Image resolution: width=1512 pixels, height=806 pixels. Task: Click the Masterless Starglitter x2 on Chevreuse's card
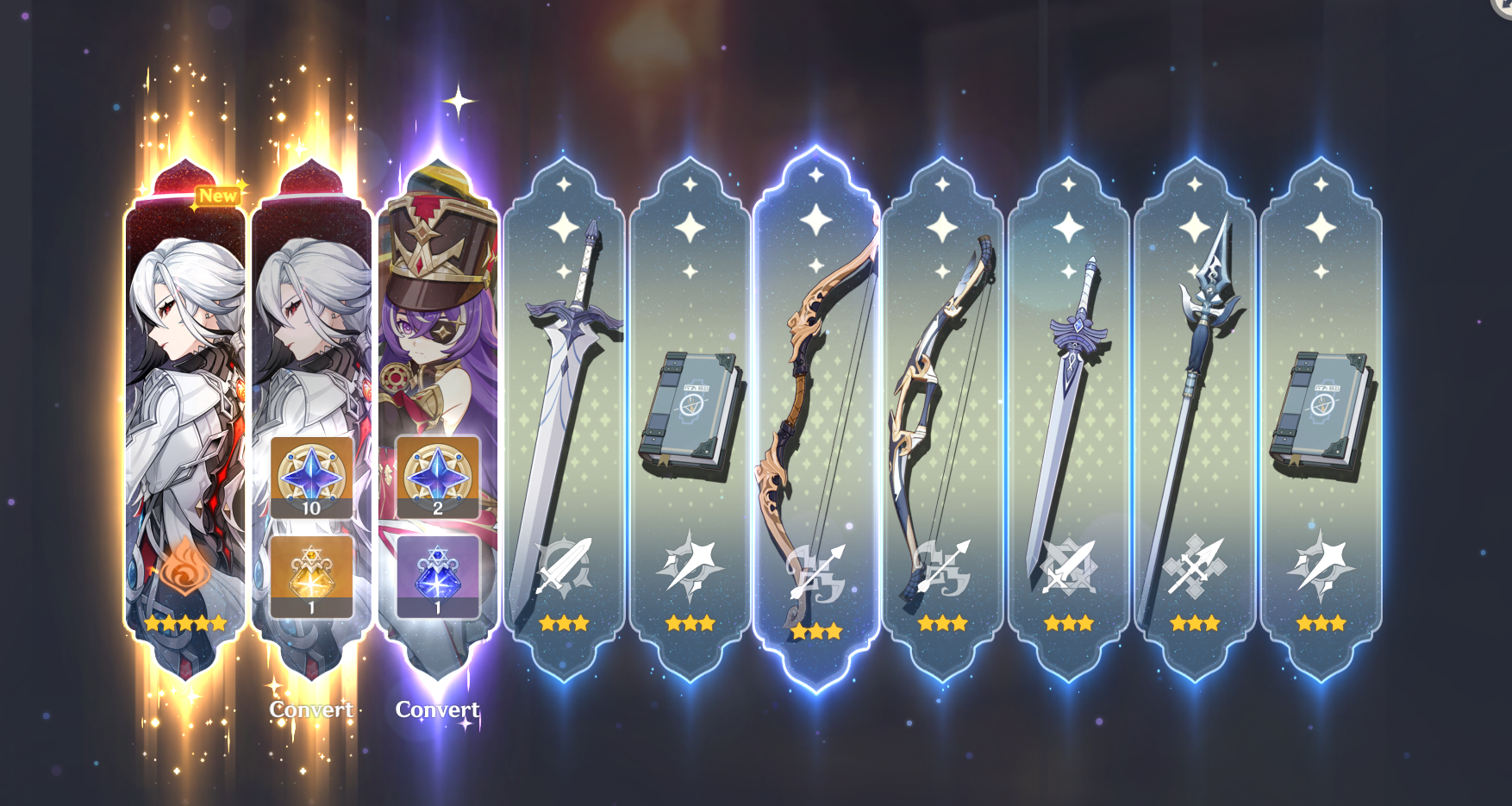pos(438,477)
